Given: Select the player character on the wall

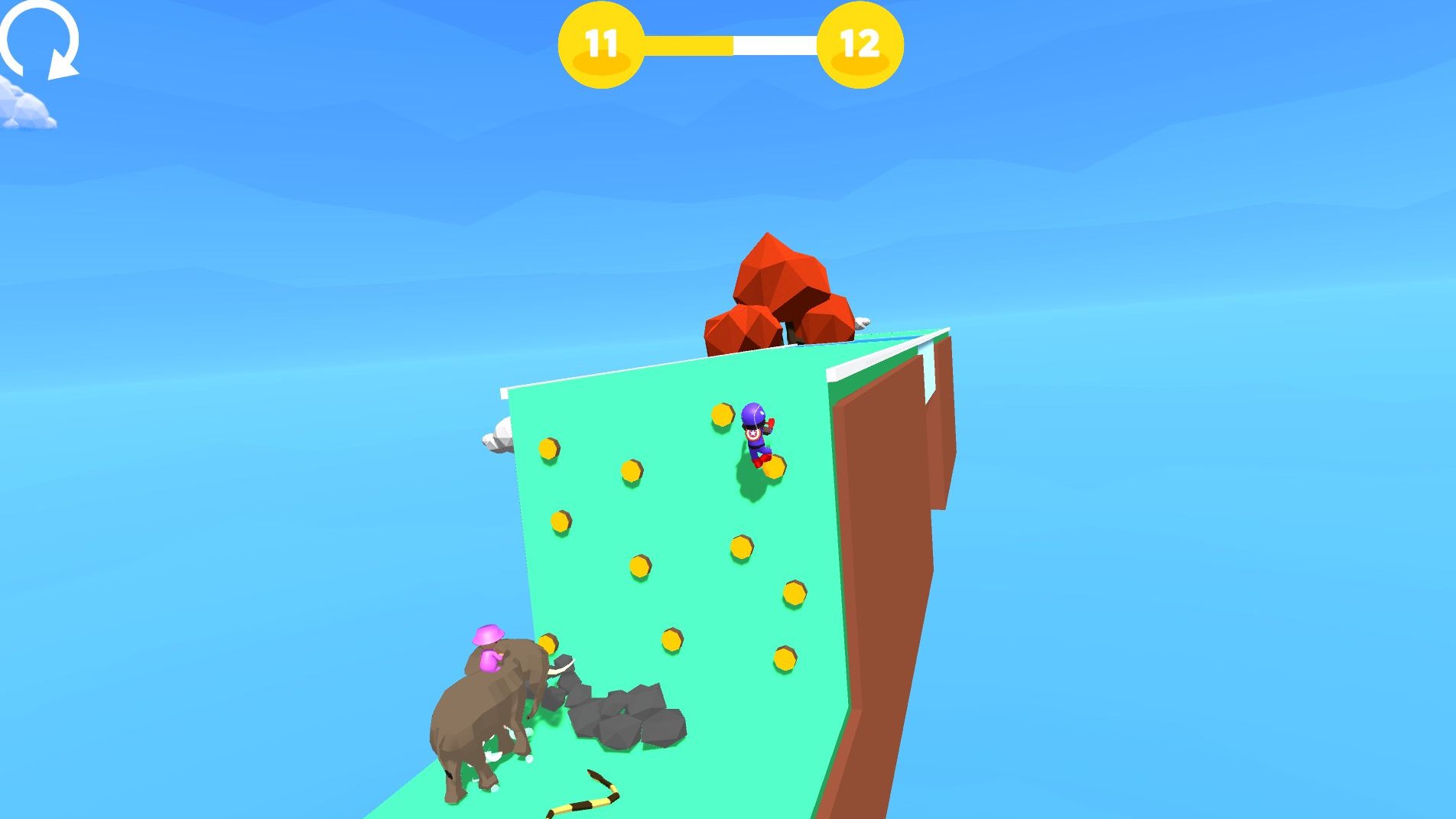Looking at the screenshot, I should [x=756, y=428].
